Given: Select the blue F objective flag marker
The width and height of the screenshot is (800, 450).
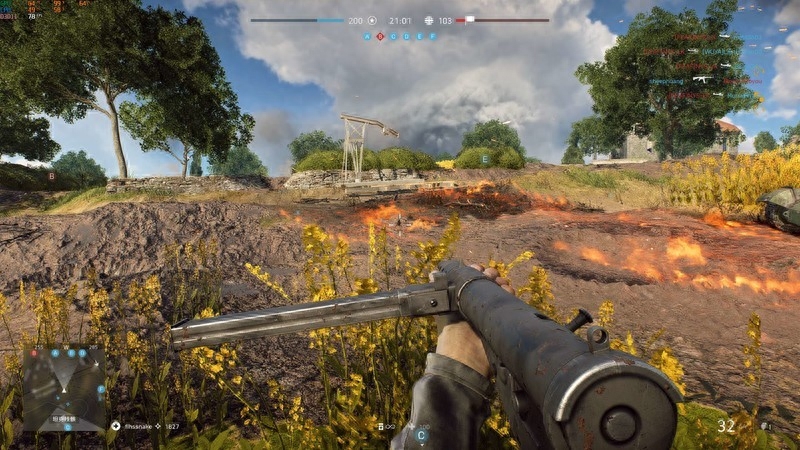Looking at the screenshot, I should pos(433,36).
